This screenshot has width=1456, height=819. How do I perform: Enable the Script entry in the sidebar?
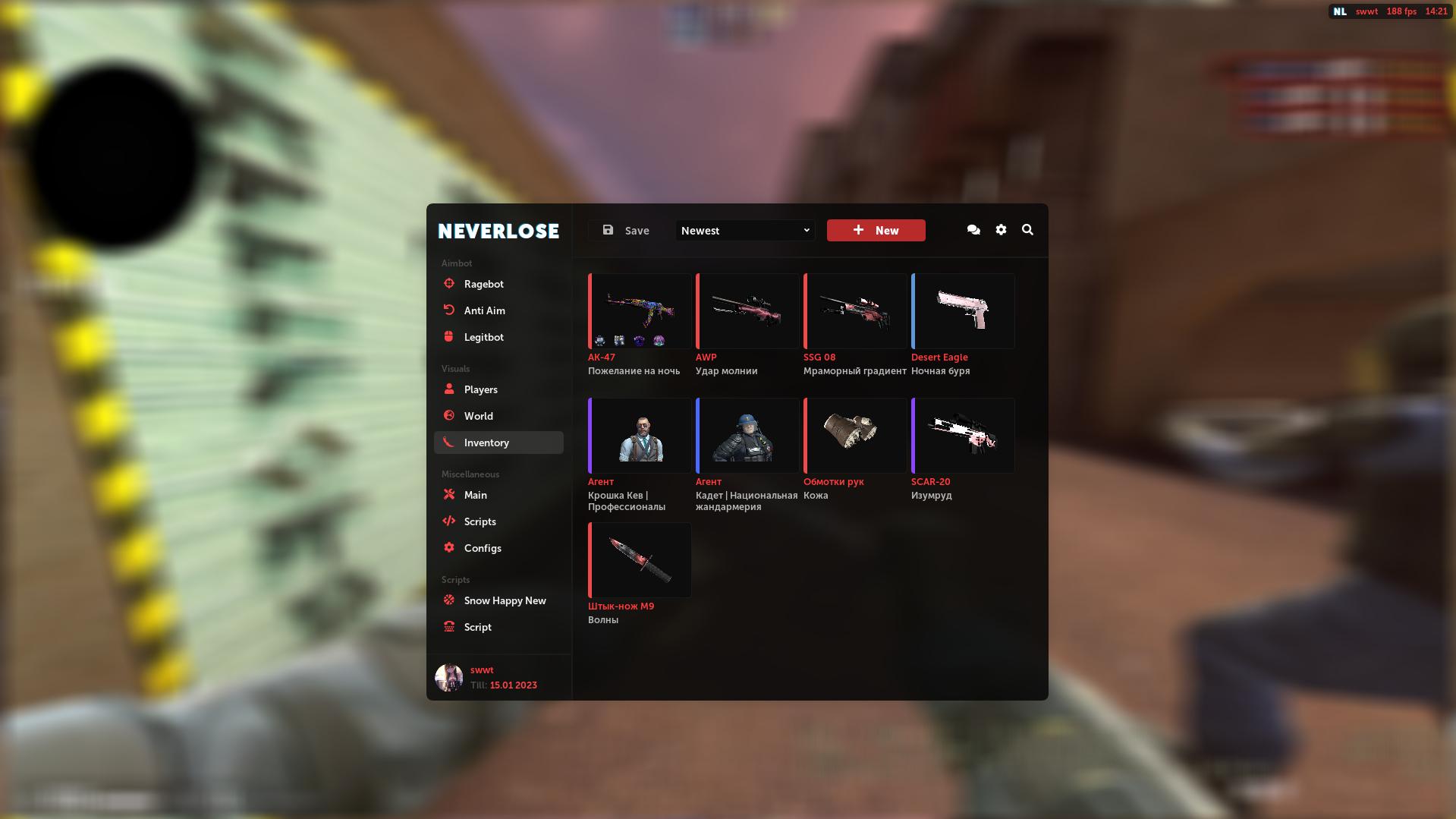coord(476,626)
